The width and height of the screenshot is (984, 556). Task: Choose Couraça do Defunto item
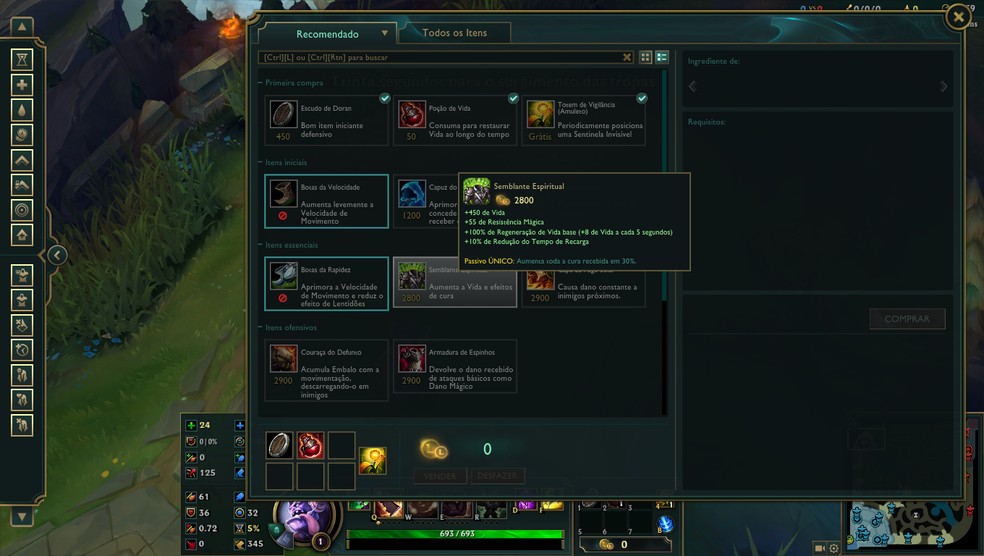point(327,369)
